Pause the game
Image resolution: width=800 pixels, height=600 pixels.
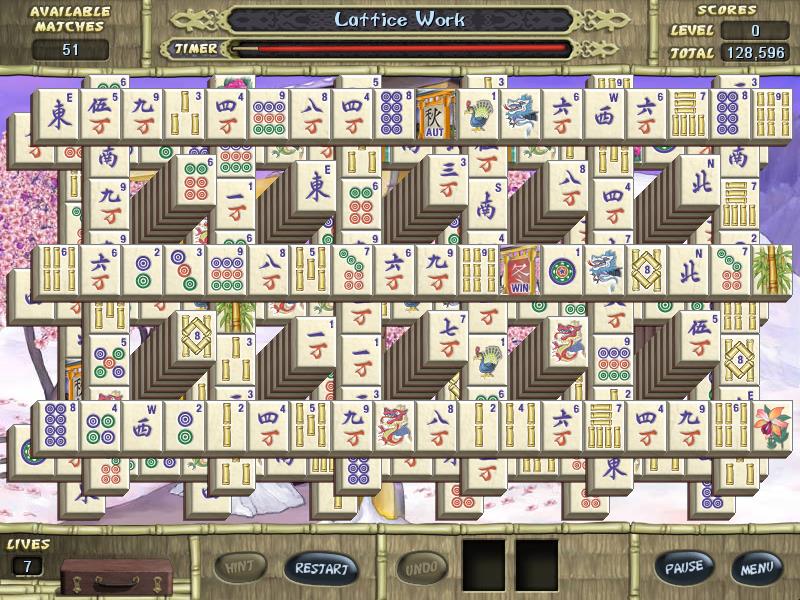pyautogui.click(x=685, y=567)
